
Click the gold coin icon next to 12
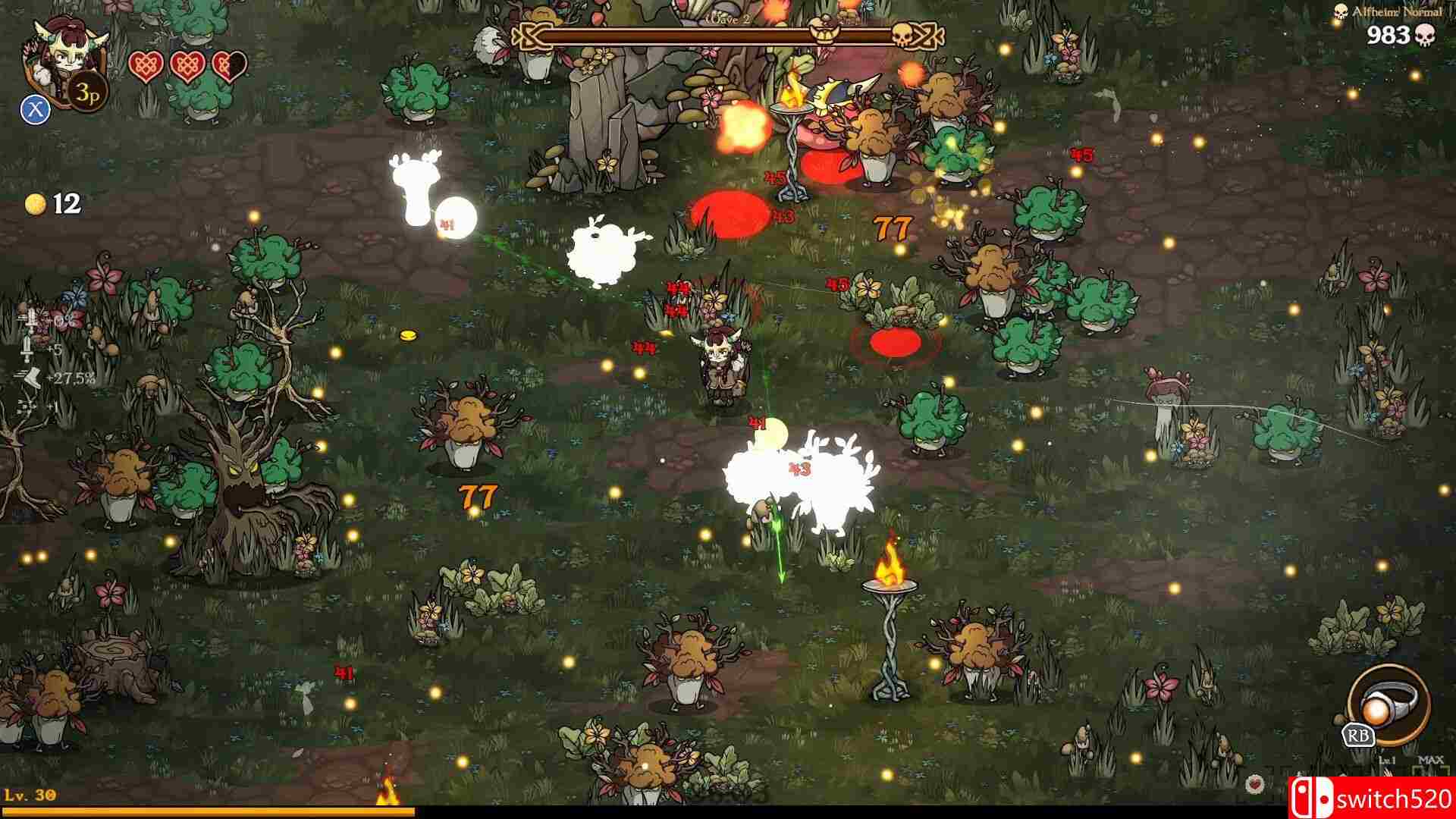(x=36, y=203)
